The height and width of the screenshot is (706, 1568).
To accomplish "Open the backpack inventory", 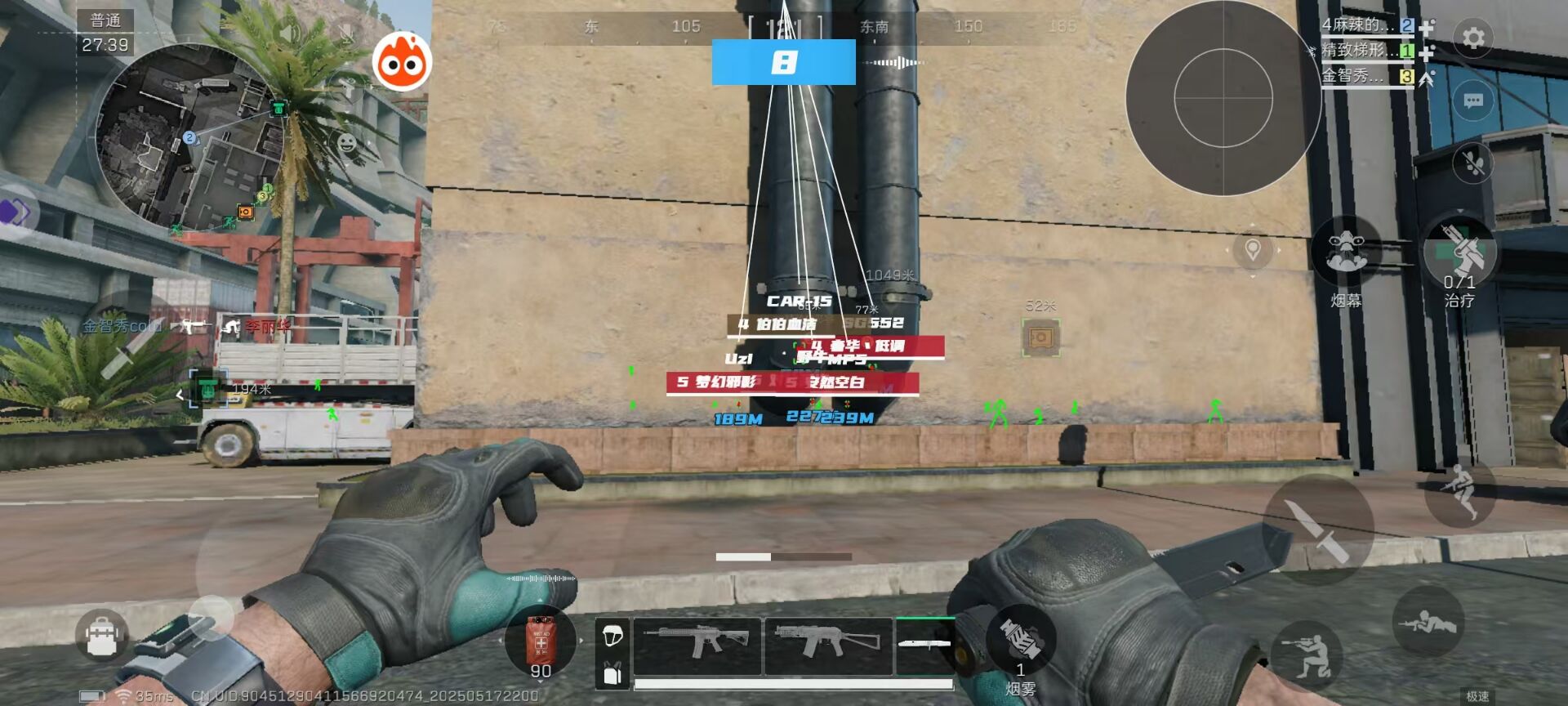I will point(102,635).
